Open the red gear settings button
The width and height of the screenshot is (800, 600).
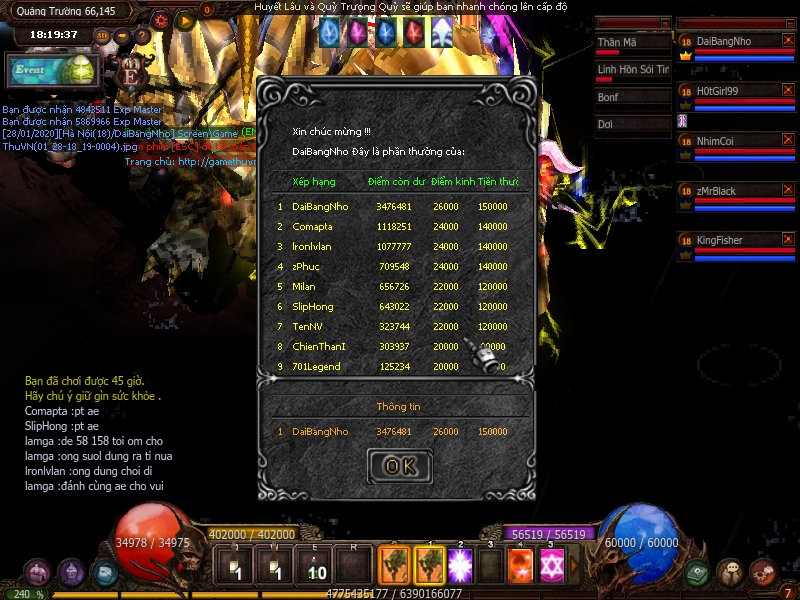point(161,19)
